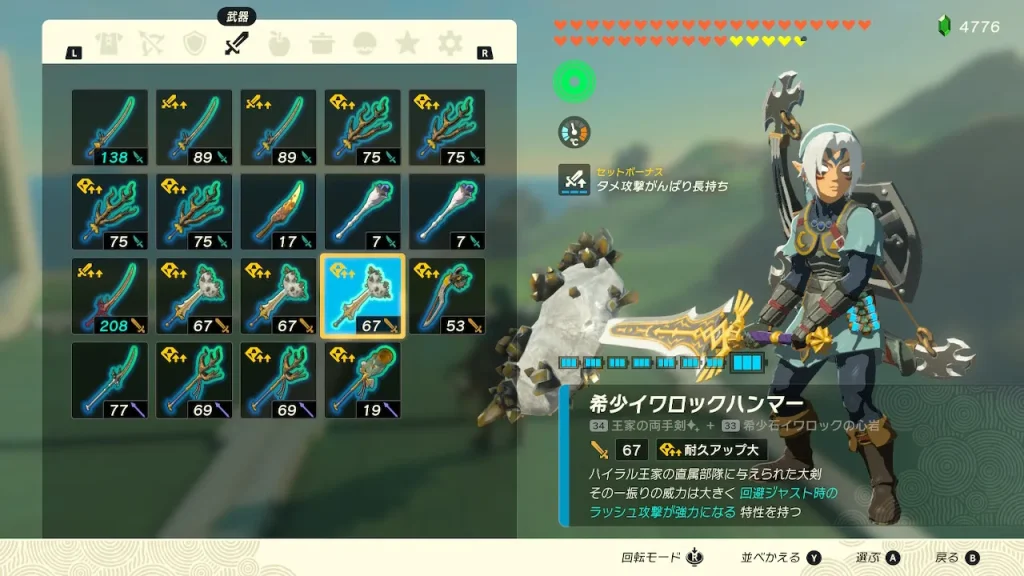This screenshot has height=576, width=1024.
Task: Select the 208 power two-handed sword
Action: click(110, 296)
